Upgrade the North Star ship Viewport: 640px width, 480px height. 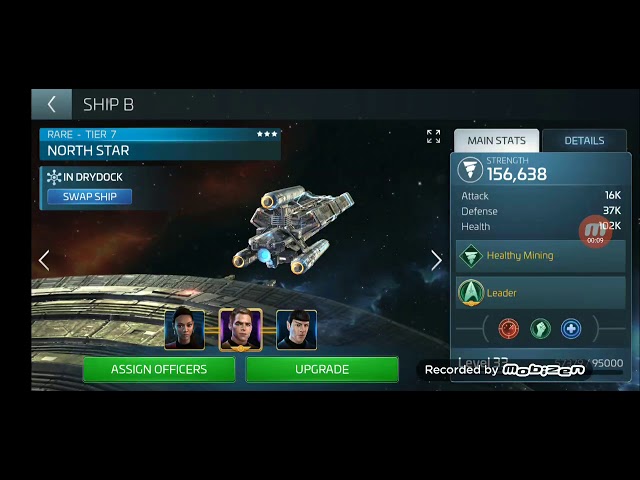pos(321,369)
